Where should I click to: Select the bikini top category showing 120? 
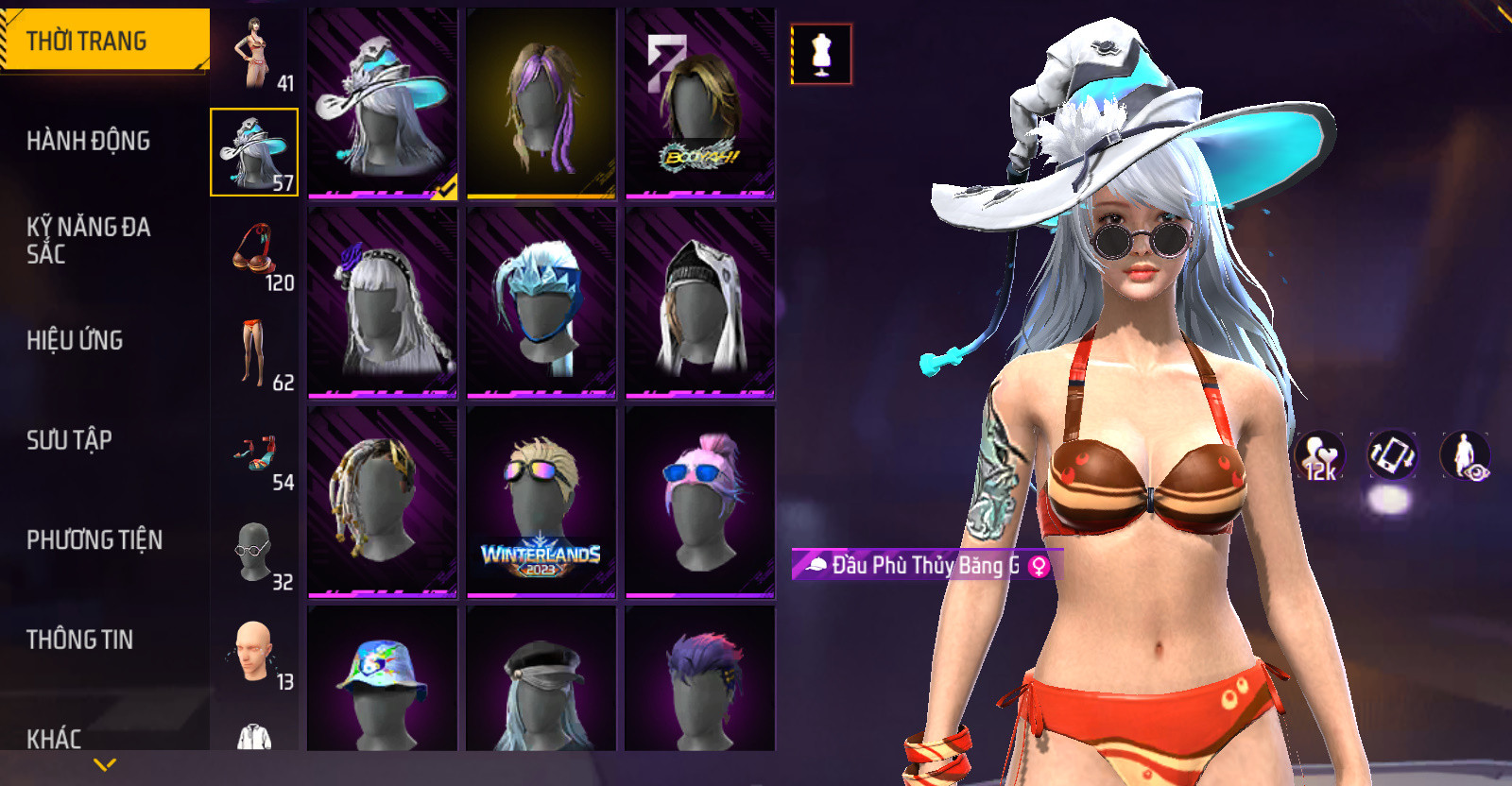click(x=254, y=252)
